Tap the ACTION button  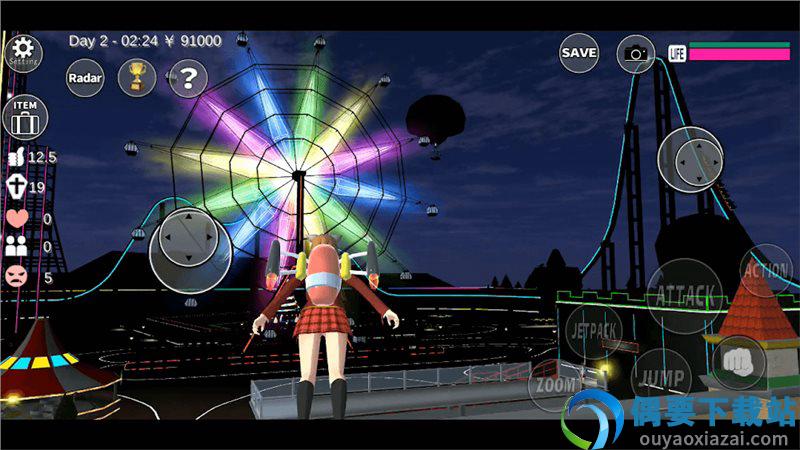(765, 269)
